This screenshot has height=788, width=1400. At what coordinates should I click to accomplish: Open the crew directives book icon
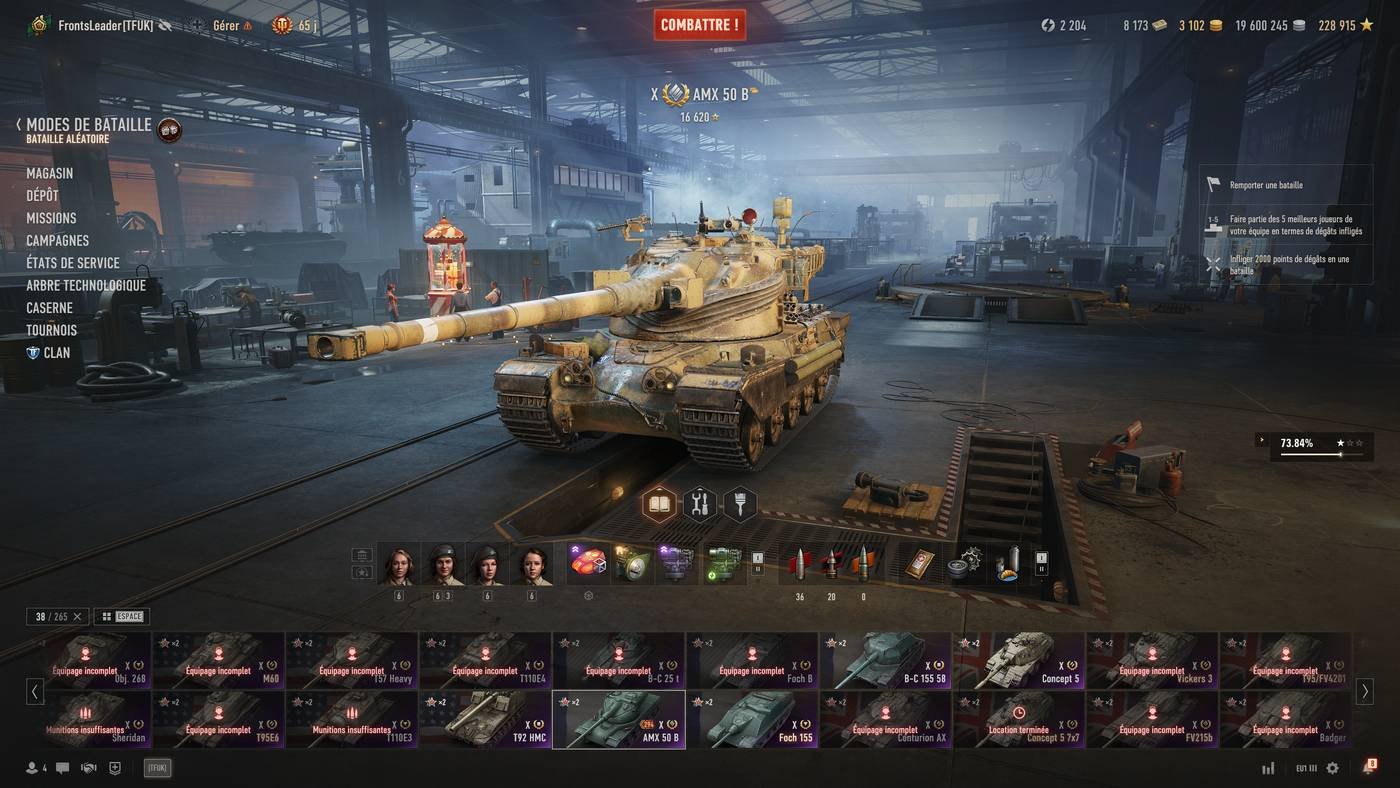click(659, 503)
